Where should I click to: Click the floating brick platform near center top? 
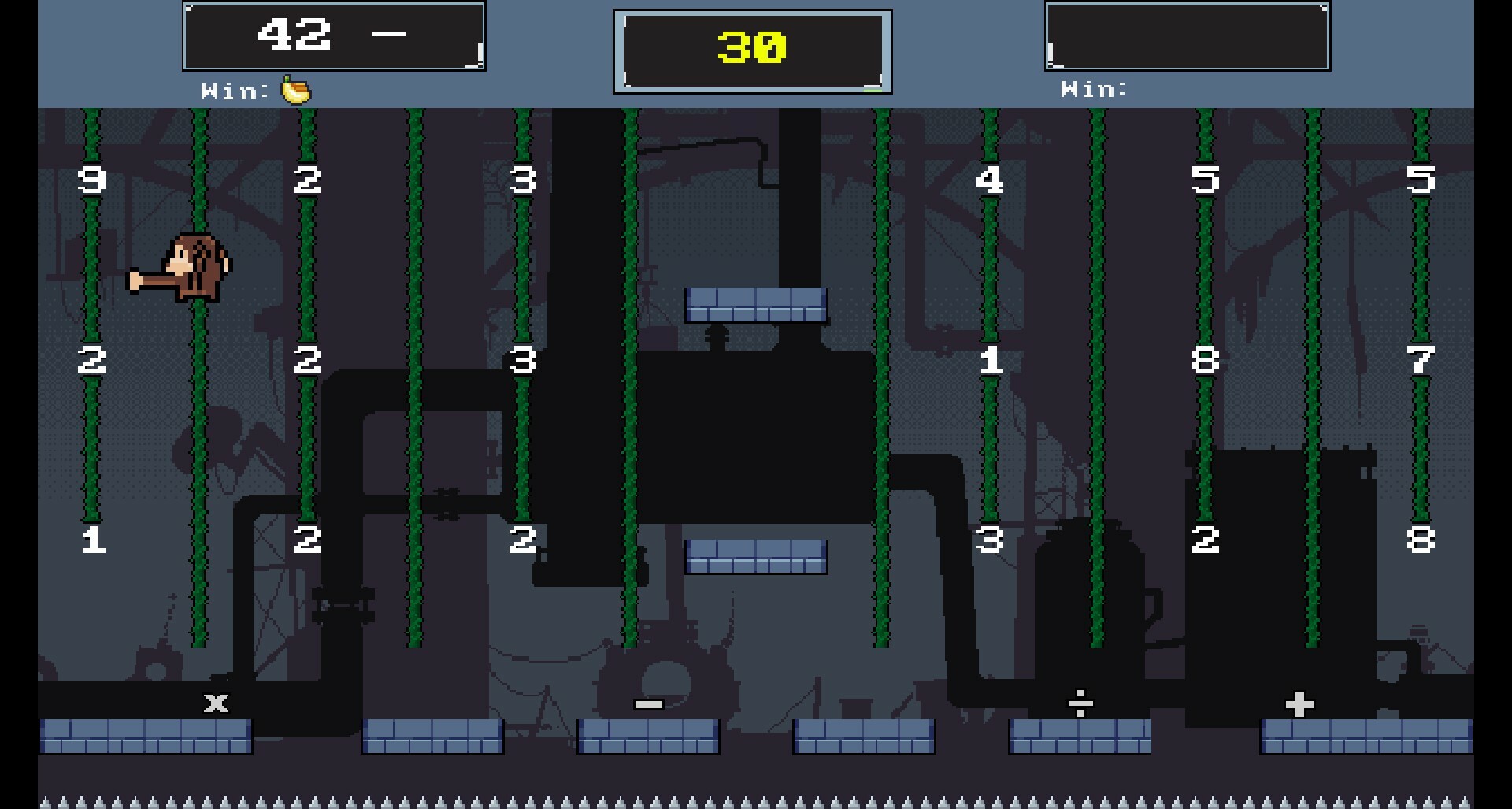[x=758, y=306]
